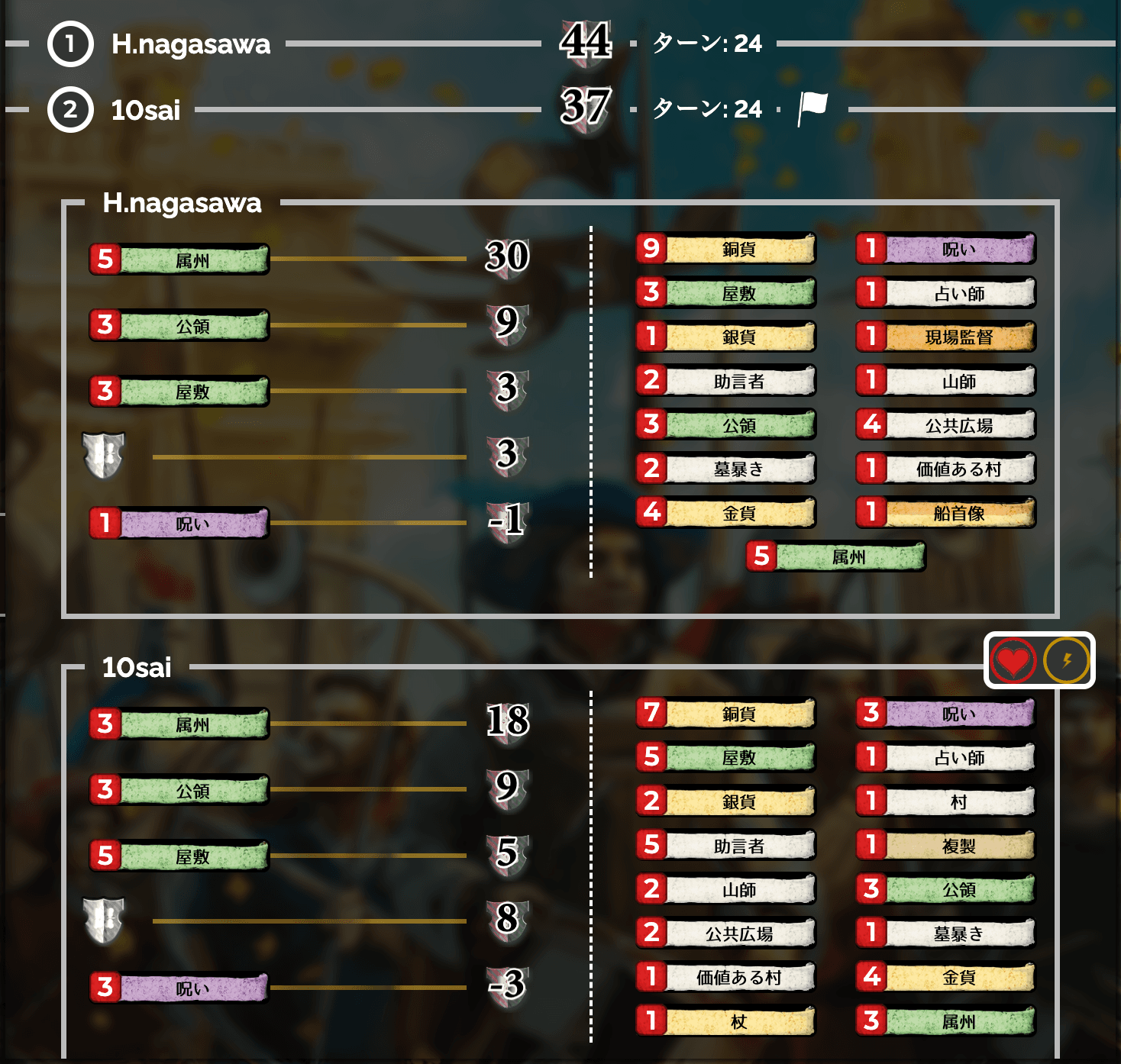Click the rank ② badge beside 10sai

point(69,111)
